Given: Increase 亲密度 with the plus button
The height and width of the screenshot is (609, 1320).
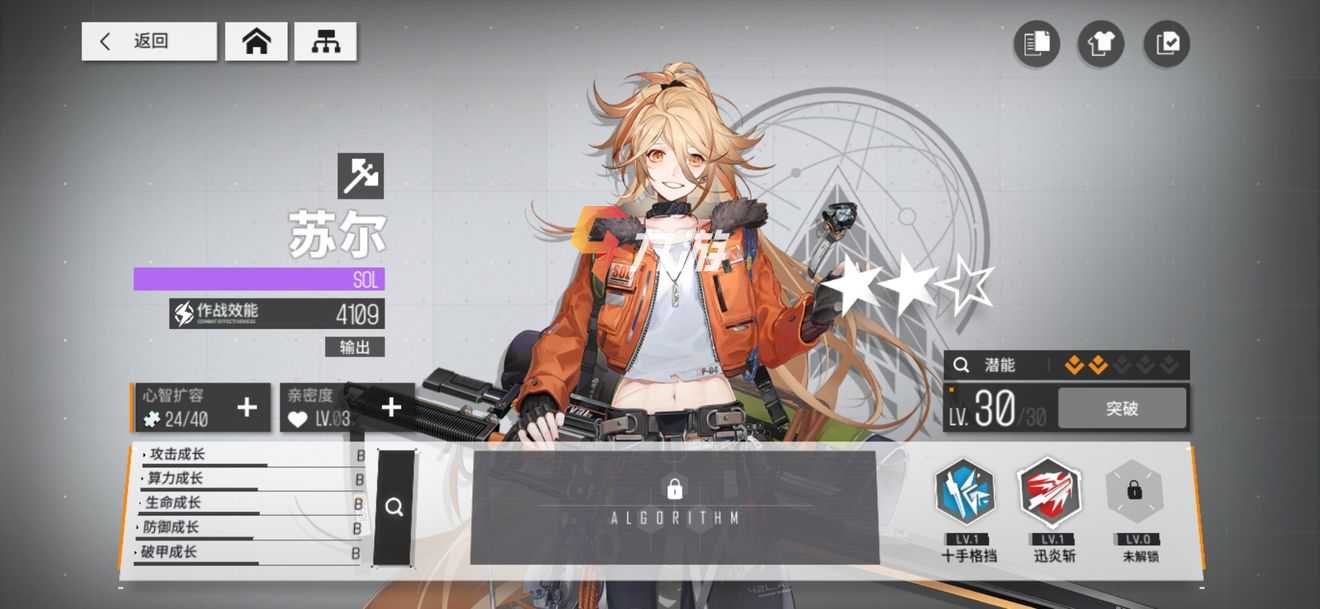Looking at the screenshot, I should click(392, 407).
